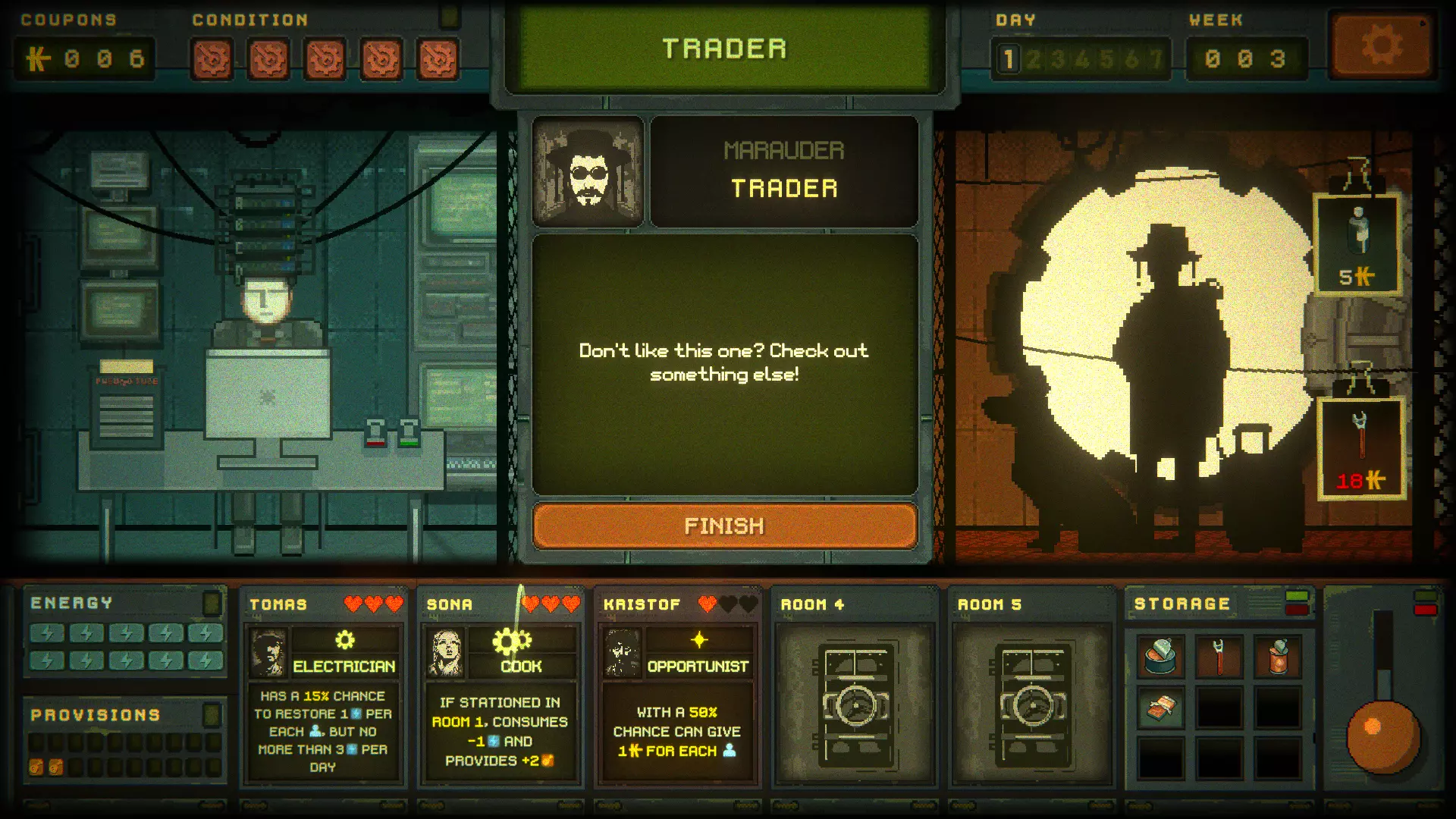
Task: Select the wrench offered for 18 coupons
Action: pos(1360,449)
